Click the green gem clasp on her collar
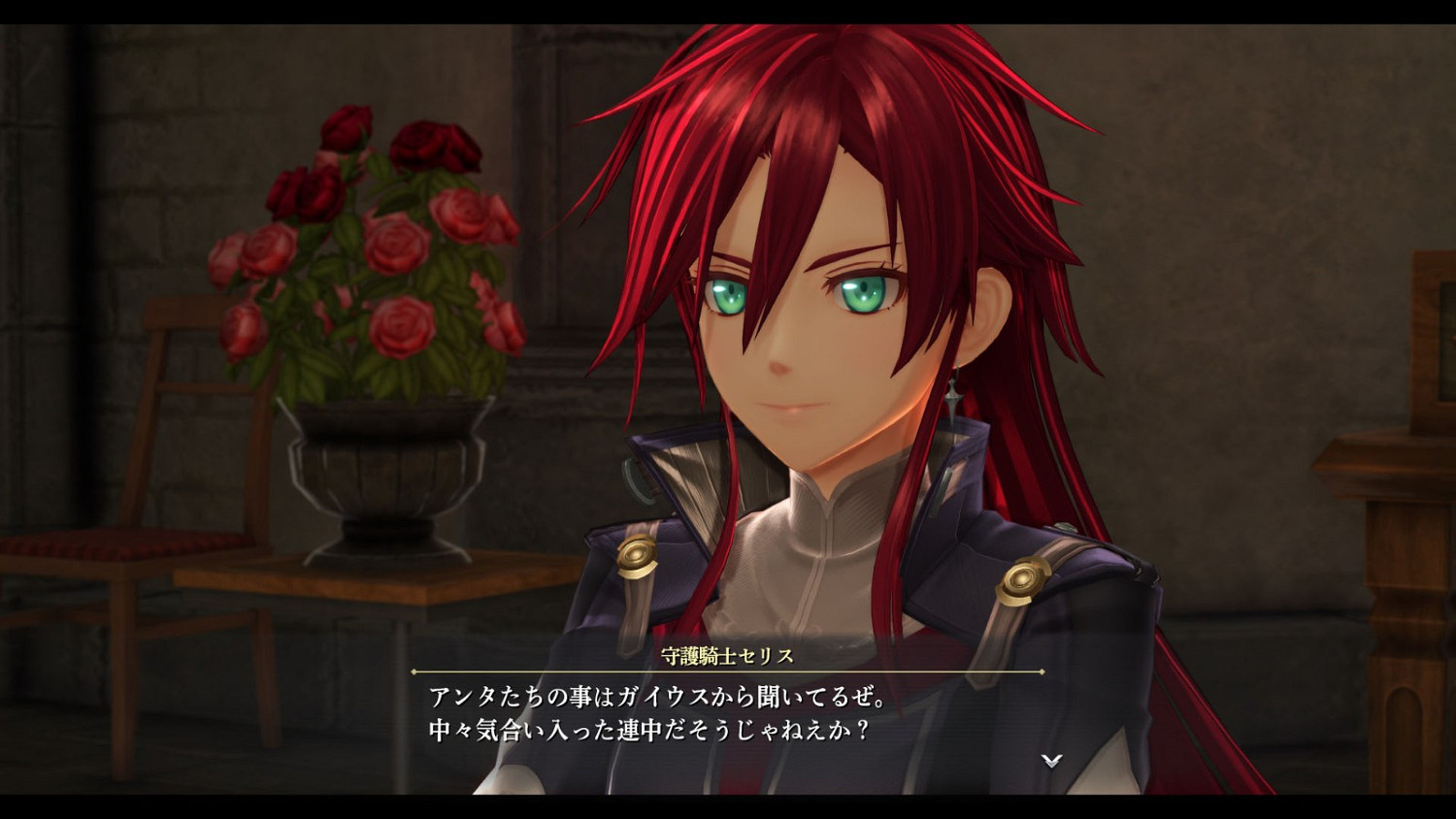The image size is (1456, 819). (638, 477)
